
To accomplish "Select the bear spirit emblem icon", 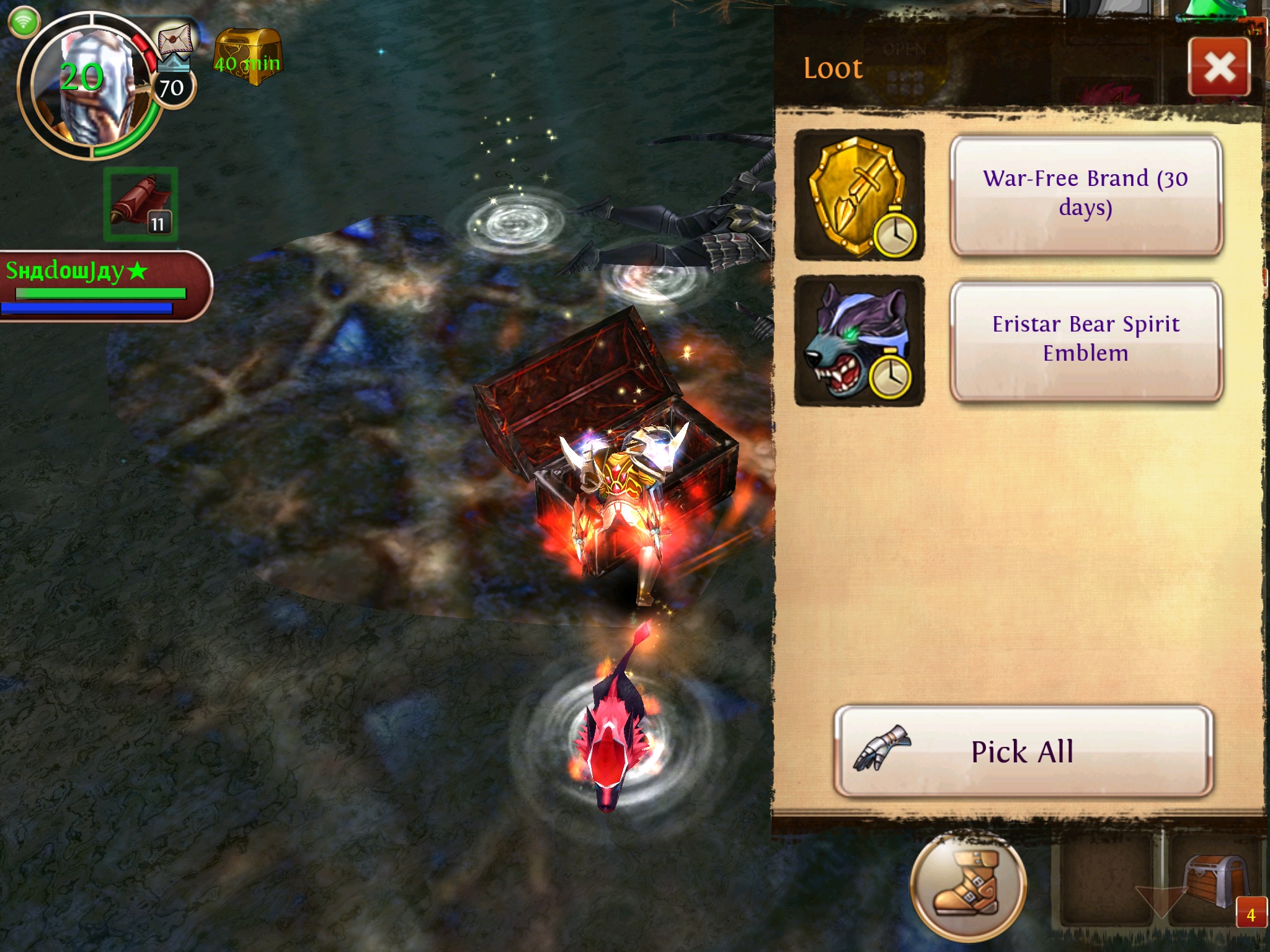I will click(859, 340).
